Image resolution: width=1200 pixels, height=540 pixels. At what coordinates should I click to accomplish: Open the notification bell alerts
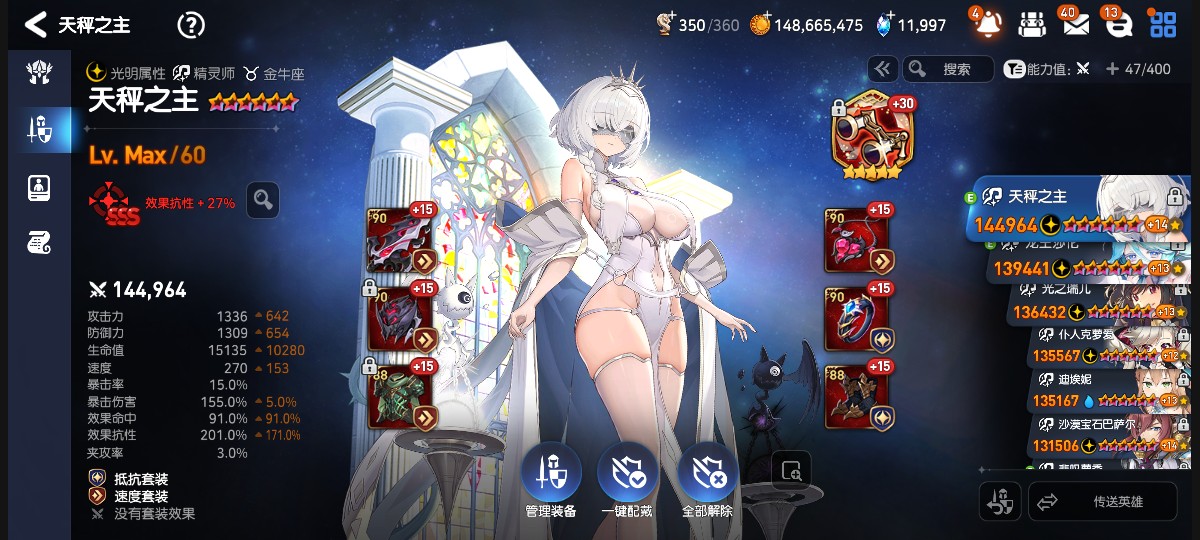pos(986,24)
